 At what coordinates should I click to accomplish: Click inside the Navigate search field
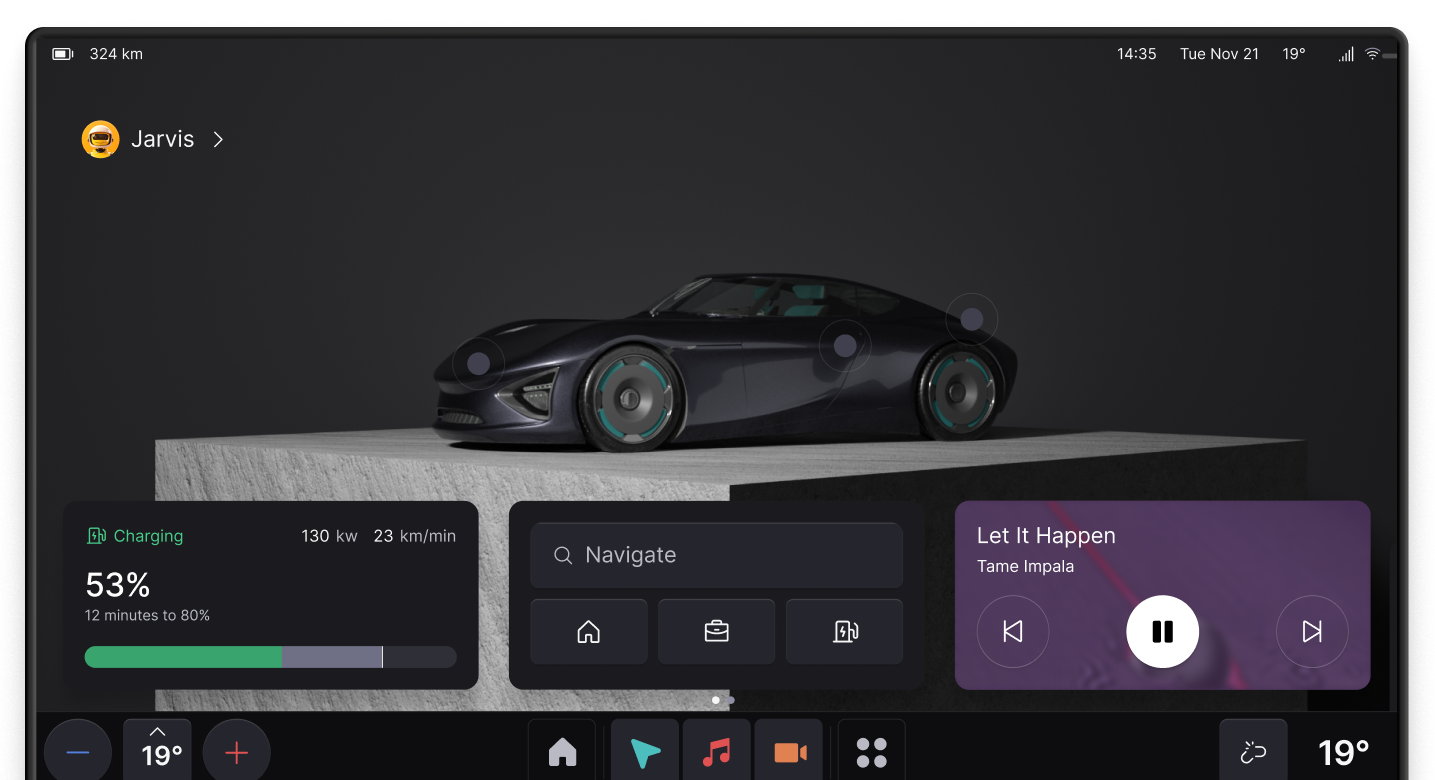[716, 555]
